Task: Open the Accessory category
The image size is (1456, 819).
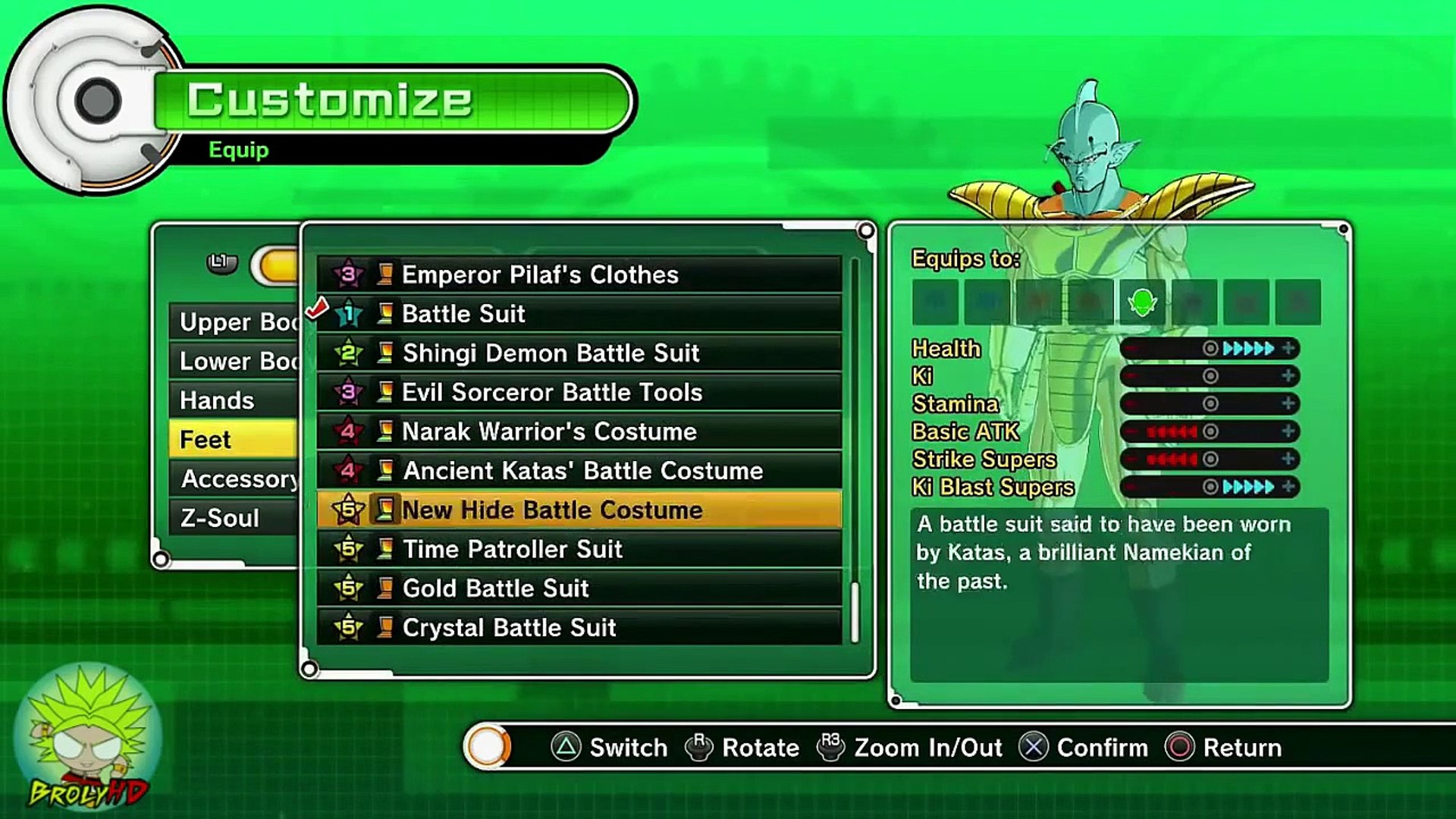Action: point(235,479)
